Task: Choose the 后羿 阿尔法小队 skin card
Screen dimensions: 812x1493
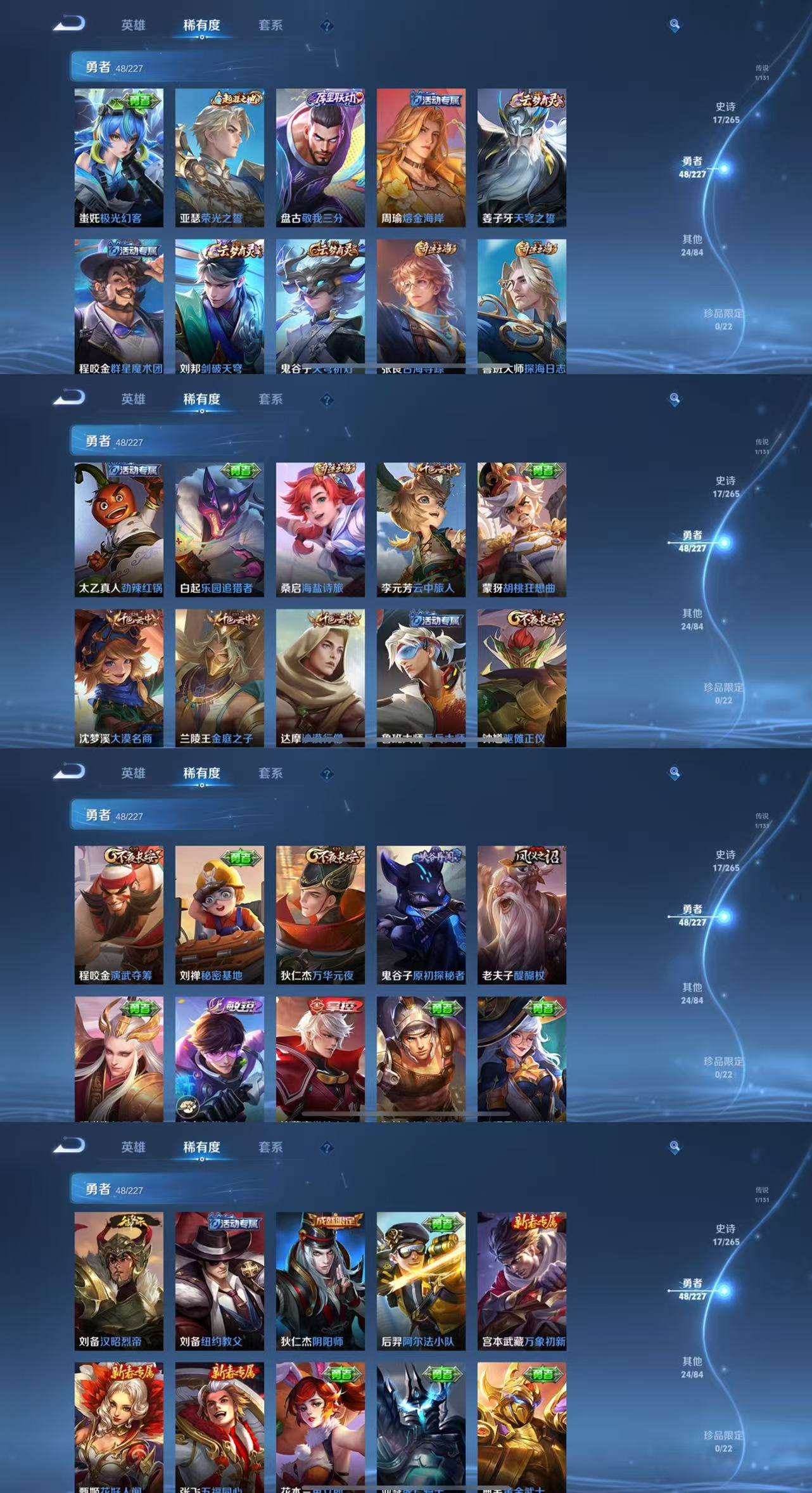Action: 421,1281
